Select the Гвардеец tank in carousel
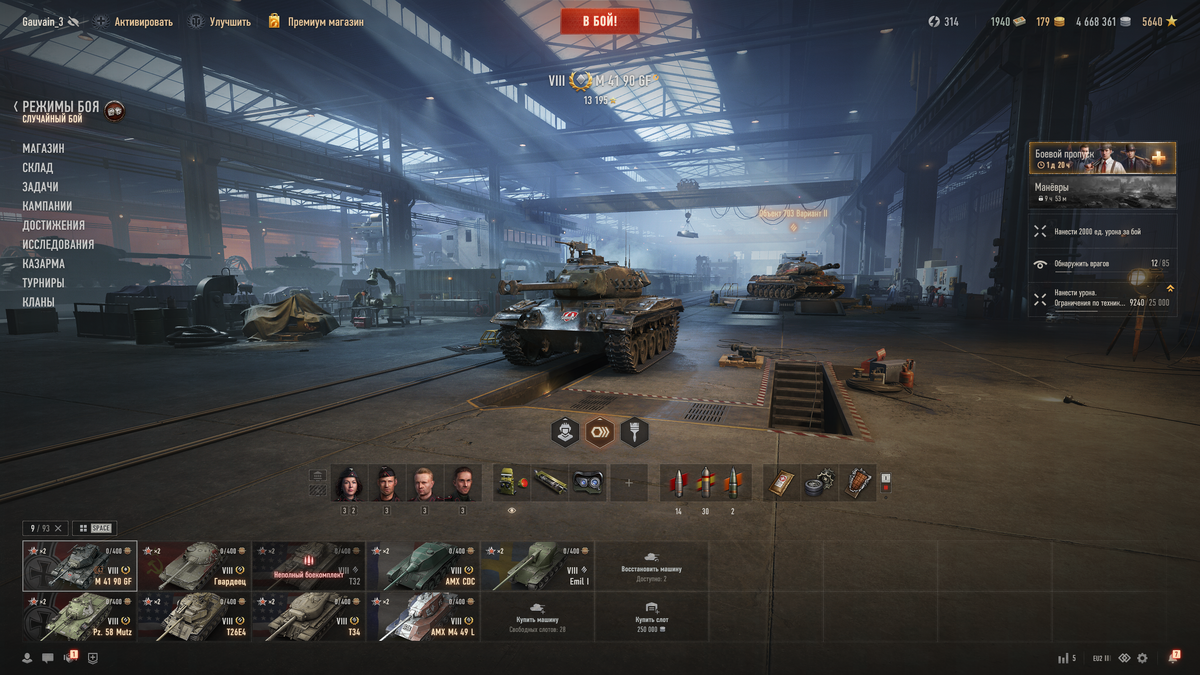This screenshot has width=1200, height=675. tap(194, 566)
